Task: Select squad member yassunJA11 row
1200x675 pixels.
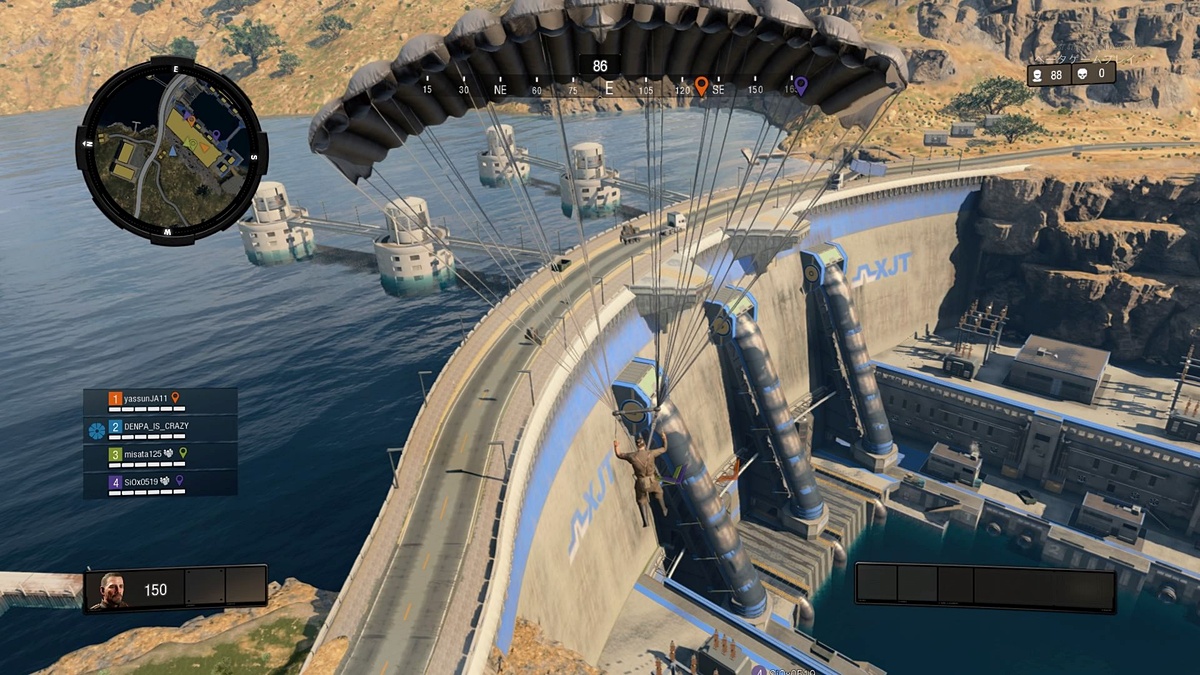Action: point(160,401)
